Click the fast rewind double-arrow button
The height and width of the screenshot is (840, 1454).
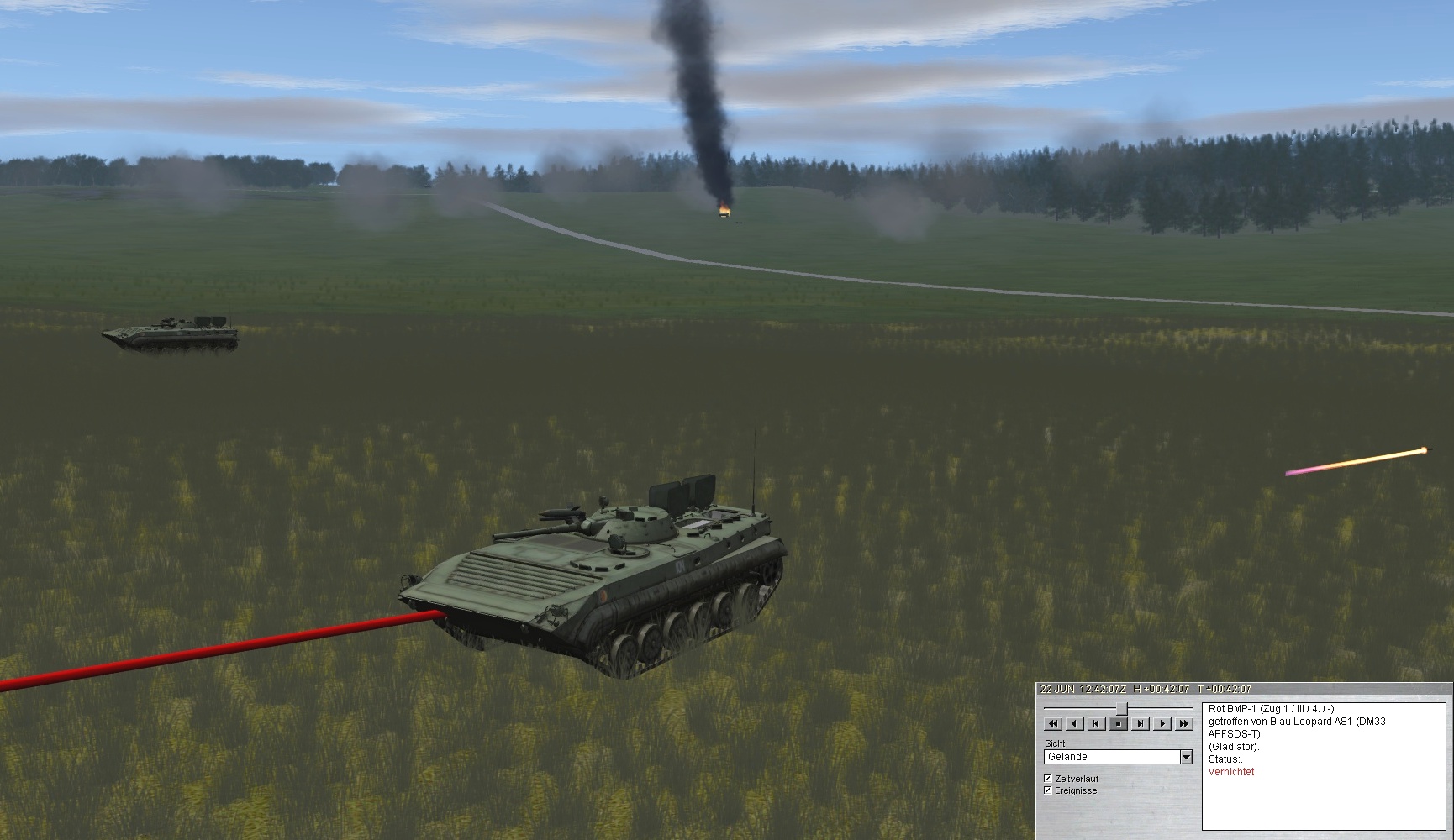tap(1053, 723)
